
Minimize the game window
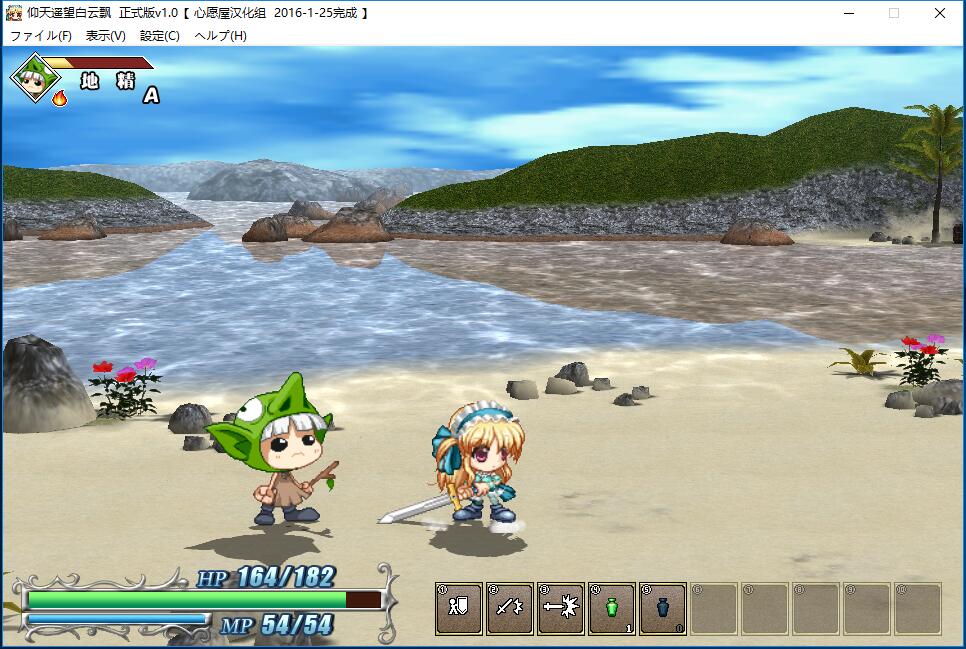pos(848,13)
